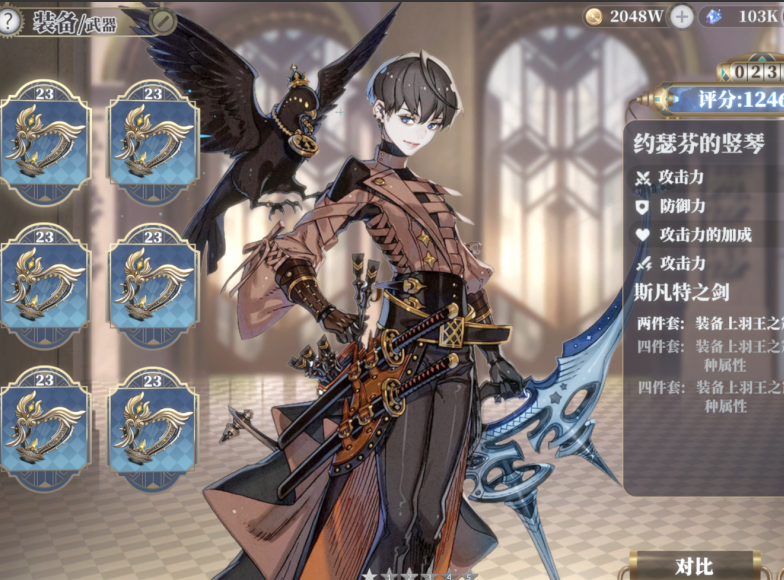Click the round edit icon beside 装备/武器
This screenshot has width=784, height=580.
coord(162,22)
